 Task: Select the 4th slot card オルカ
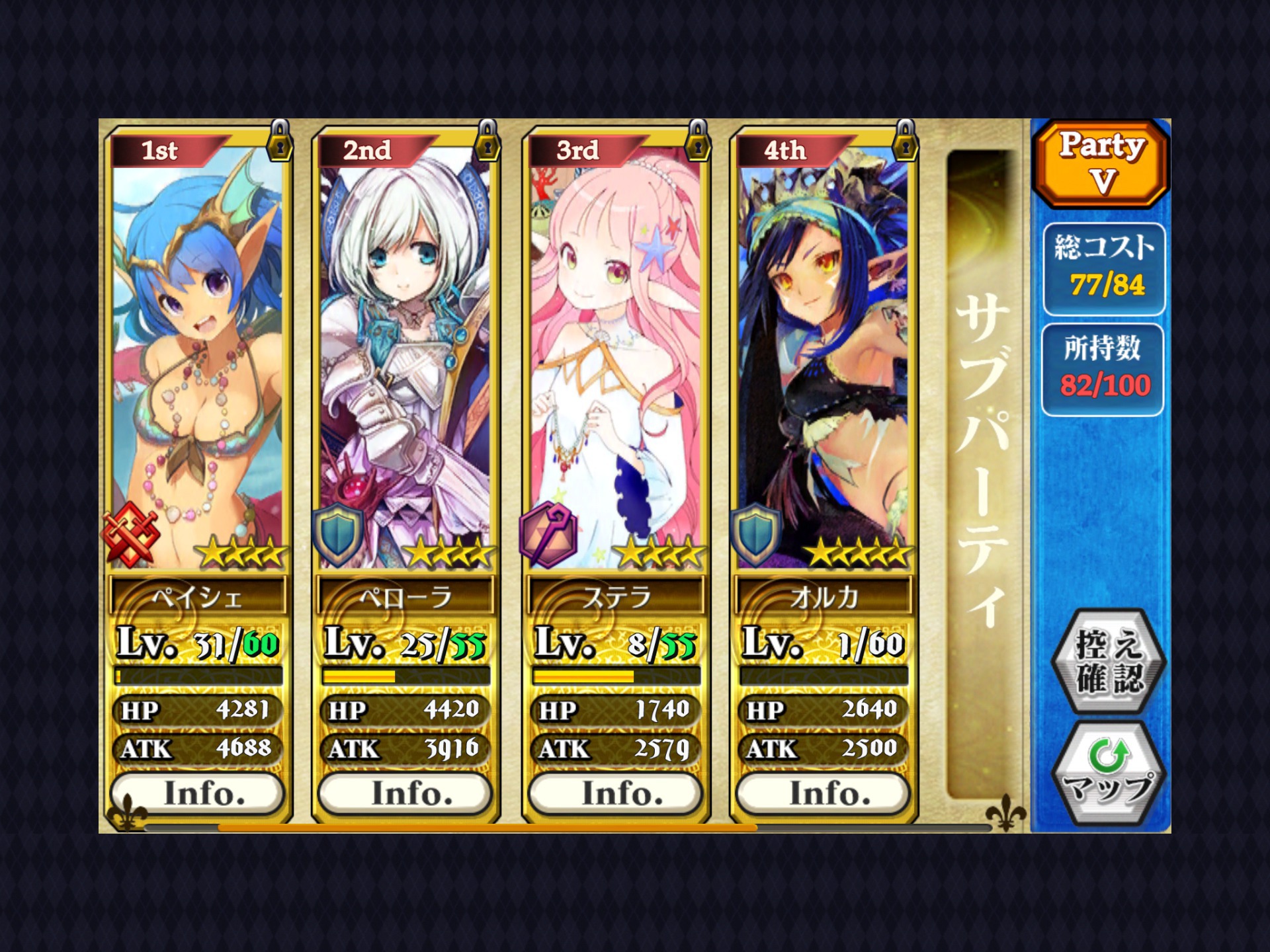pos(823,357)
